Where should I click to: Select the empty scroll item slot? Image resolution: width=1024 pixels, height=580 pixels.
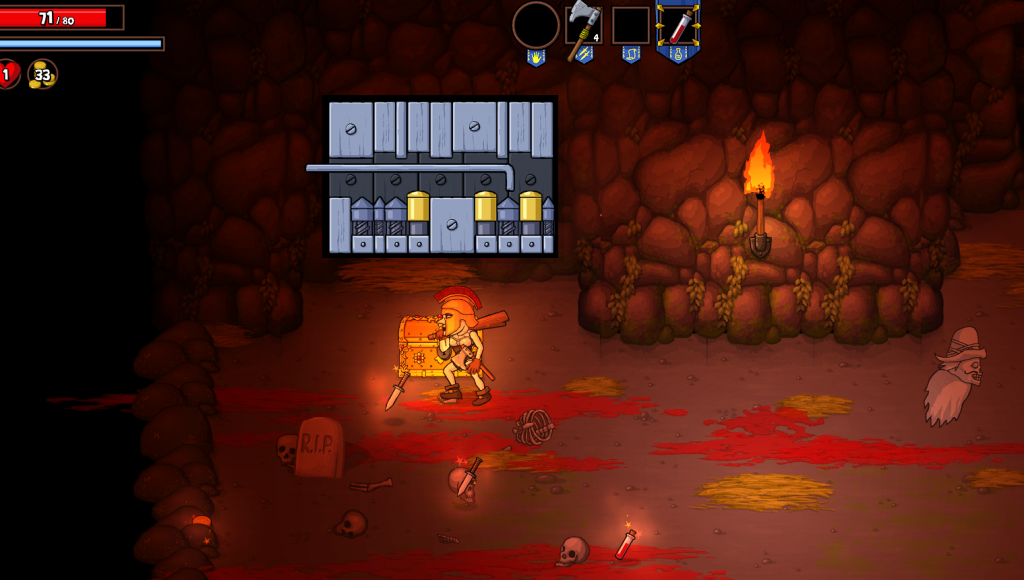[x=631, y=26]
